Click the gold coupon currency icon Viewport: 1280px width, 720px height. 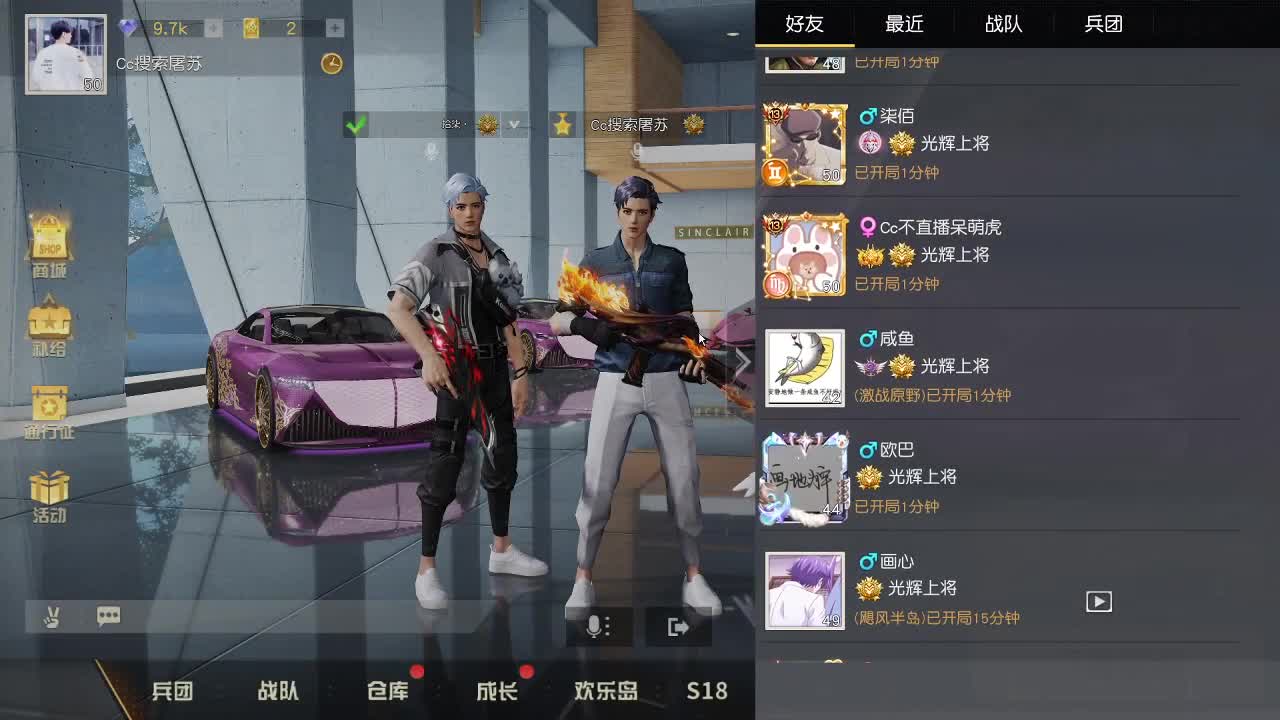250,28
